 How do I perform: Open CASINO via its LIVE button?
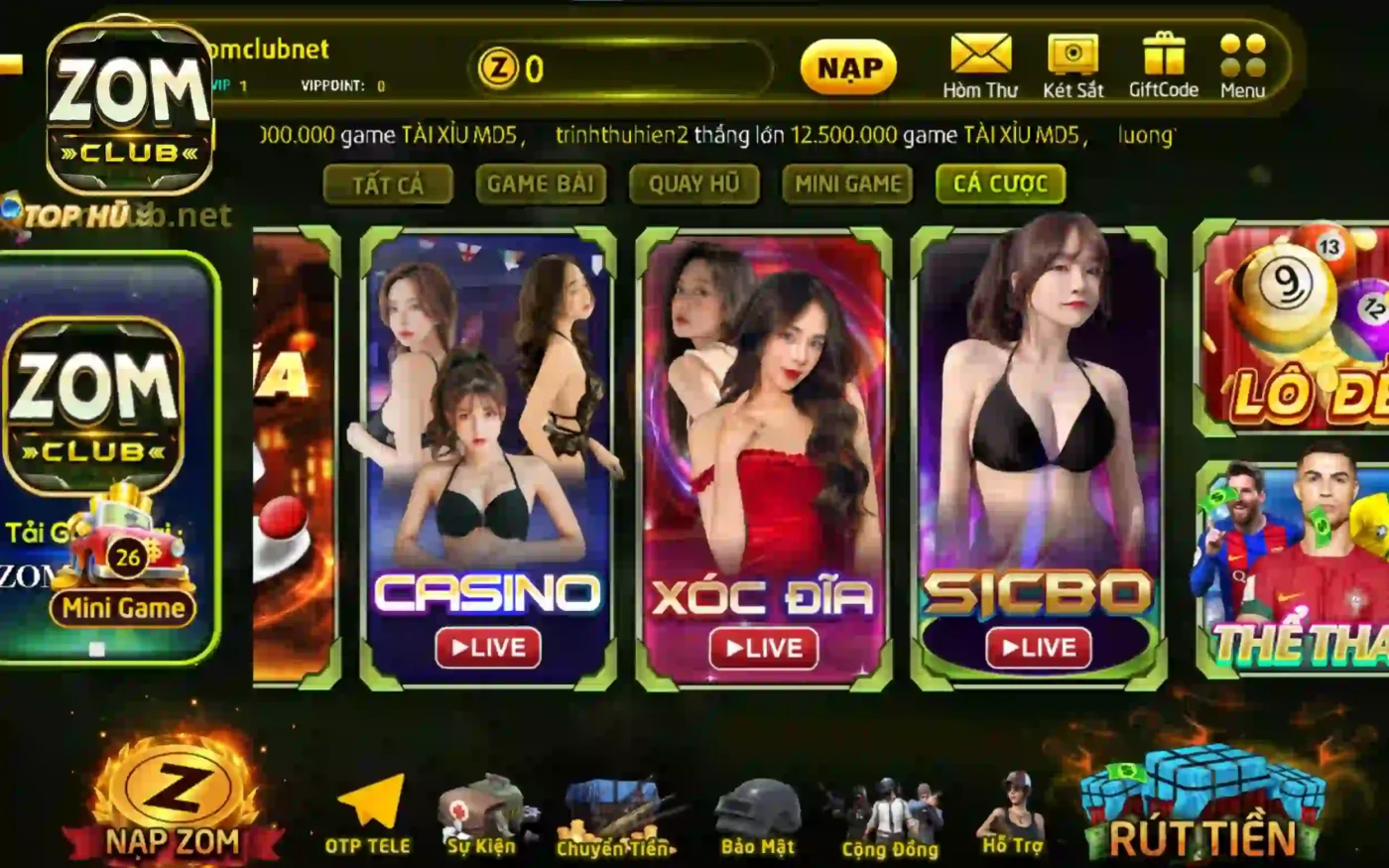[x=488, y=649]
